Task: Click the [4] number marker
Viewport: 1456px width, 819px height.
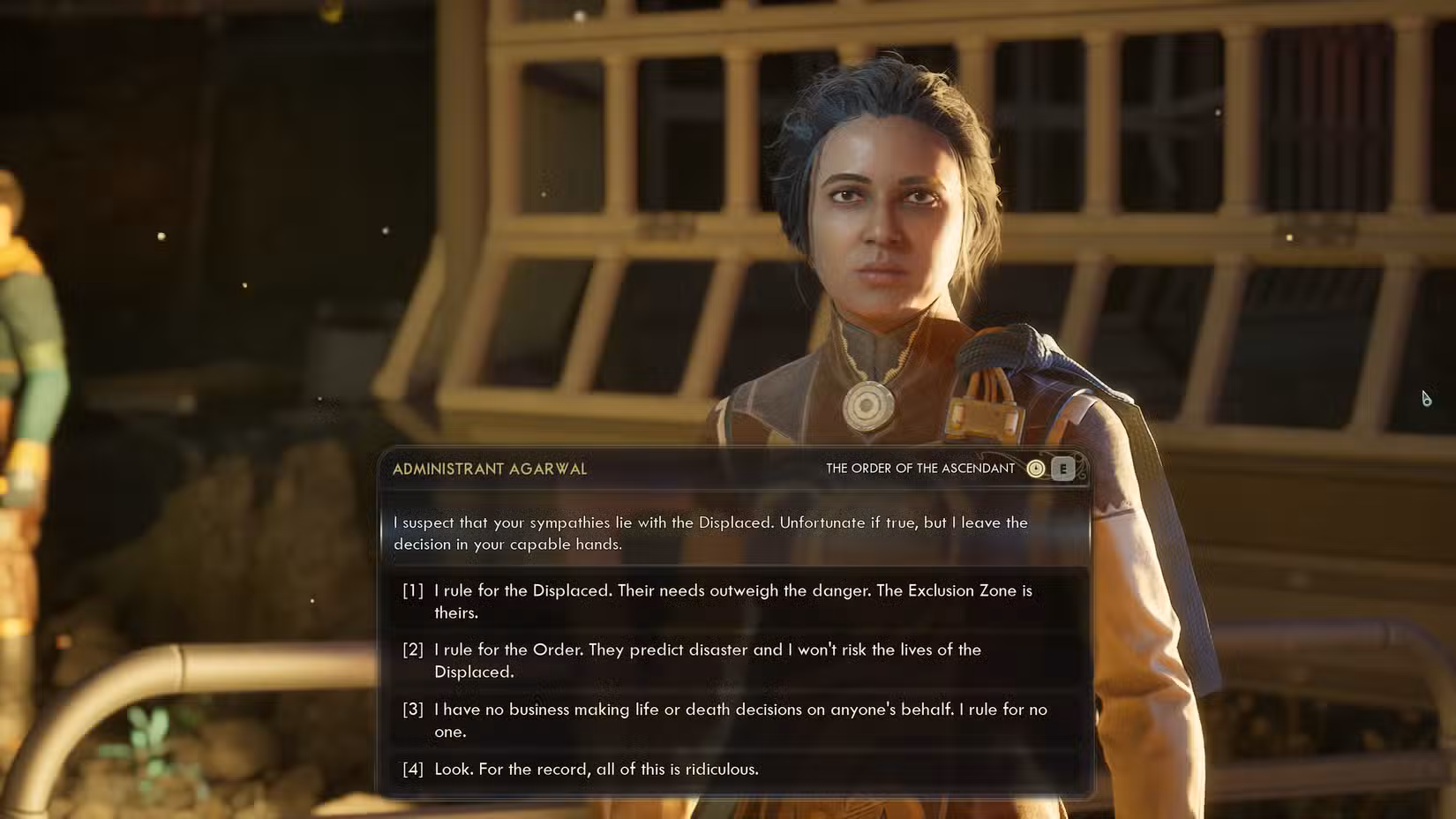Action: (411, 769)
